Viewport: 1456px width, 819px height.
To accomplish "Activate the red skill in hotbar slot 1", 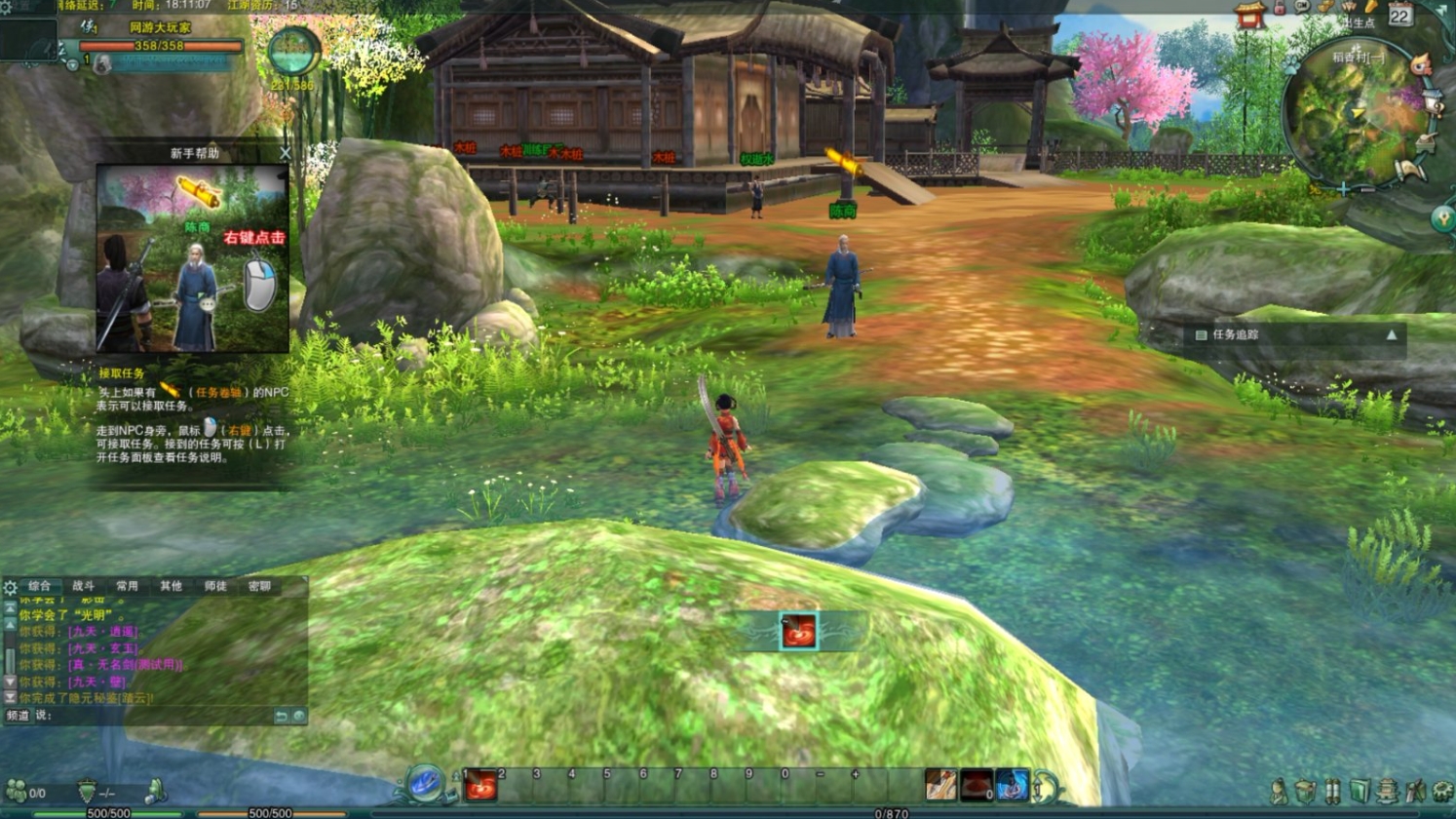I will [x=481, y=786].
